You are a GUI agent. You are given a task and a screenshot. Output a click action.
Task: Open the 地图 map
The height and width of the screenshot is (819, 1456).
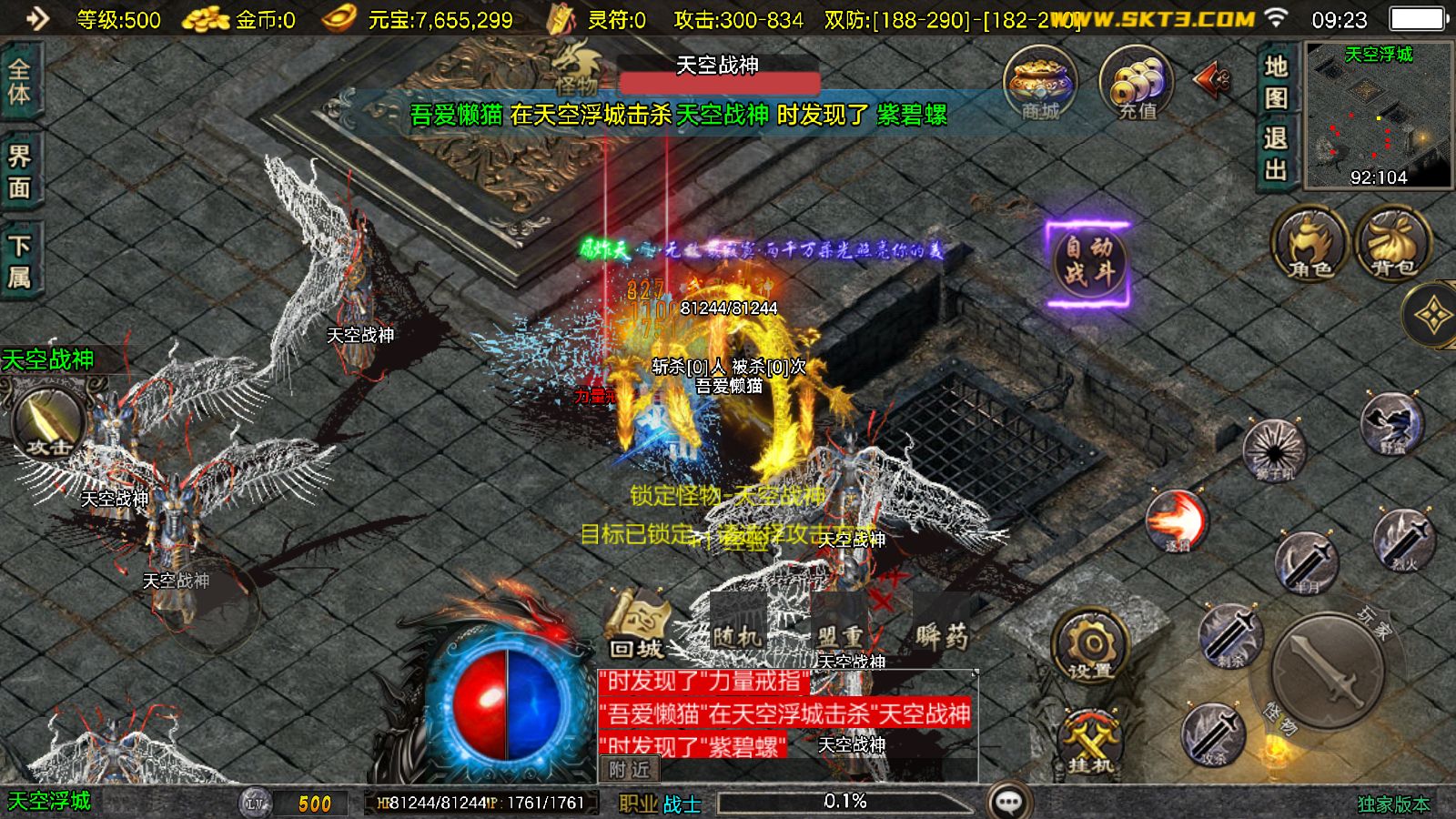pyautogui.click(x=1276, y=81)
